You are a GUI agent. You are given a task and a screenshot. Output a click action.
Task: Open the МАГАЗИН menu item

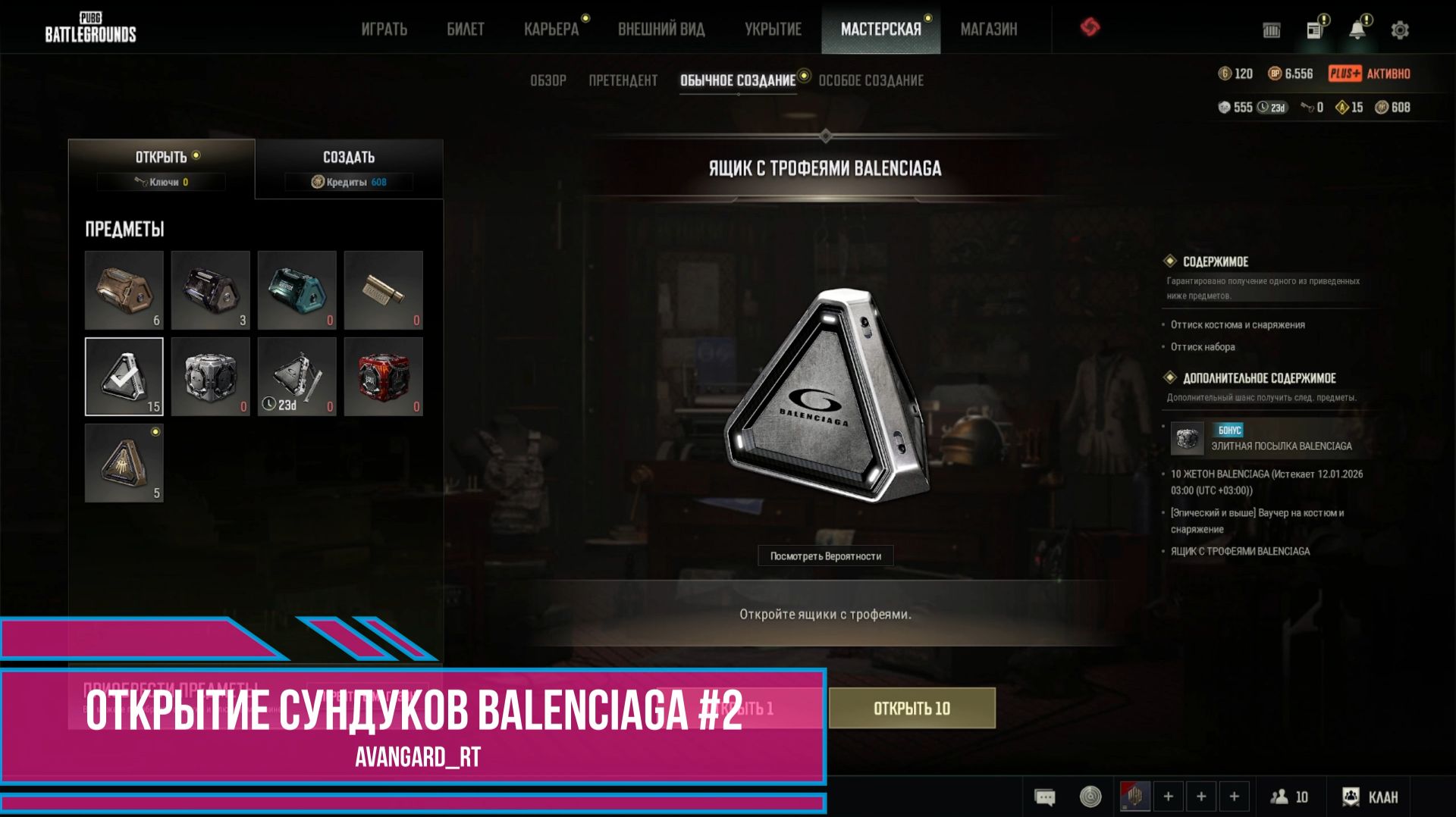(990, 29)
